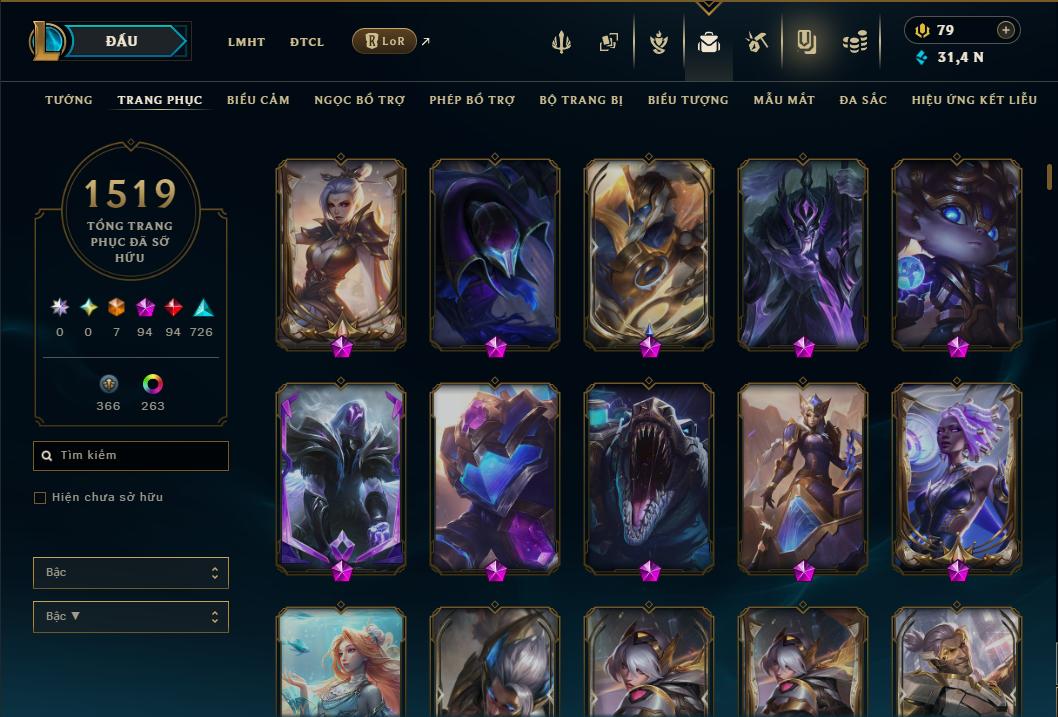The image size is (1058, 717).
Task: Show the BỘ TRANG BỊ tab
Action: [x=581, y=100]
